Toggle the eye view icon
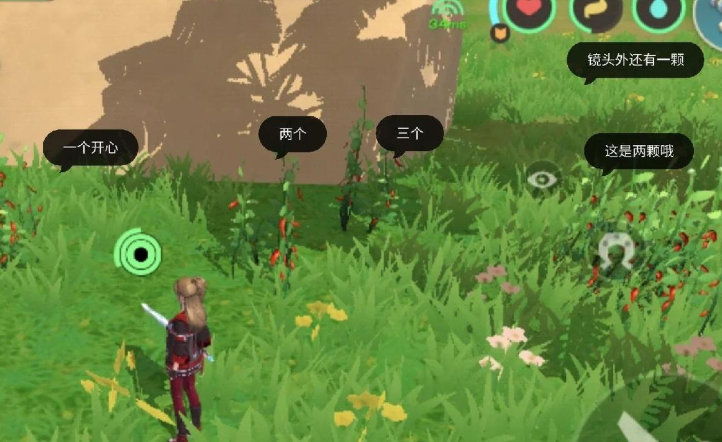 click(542, 179)
